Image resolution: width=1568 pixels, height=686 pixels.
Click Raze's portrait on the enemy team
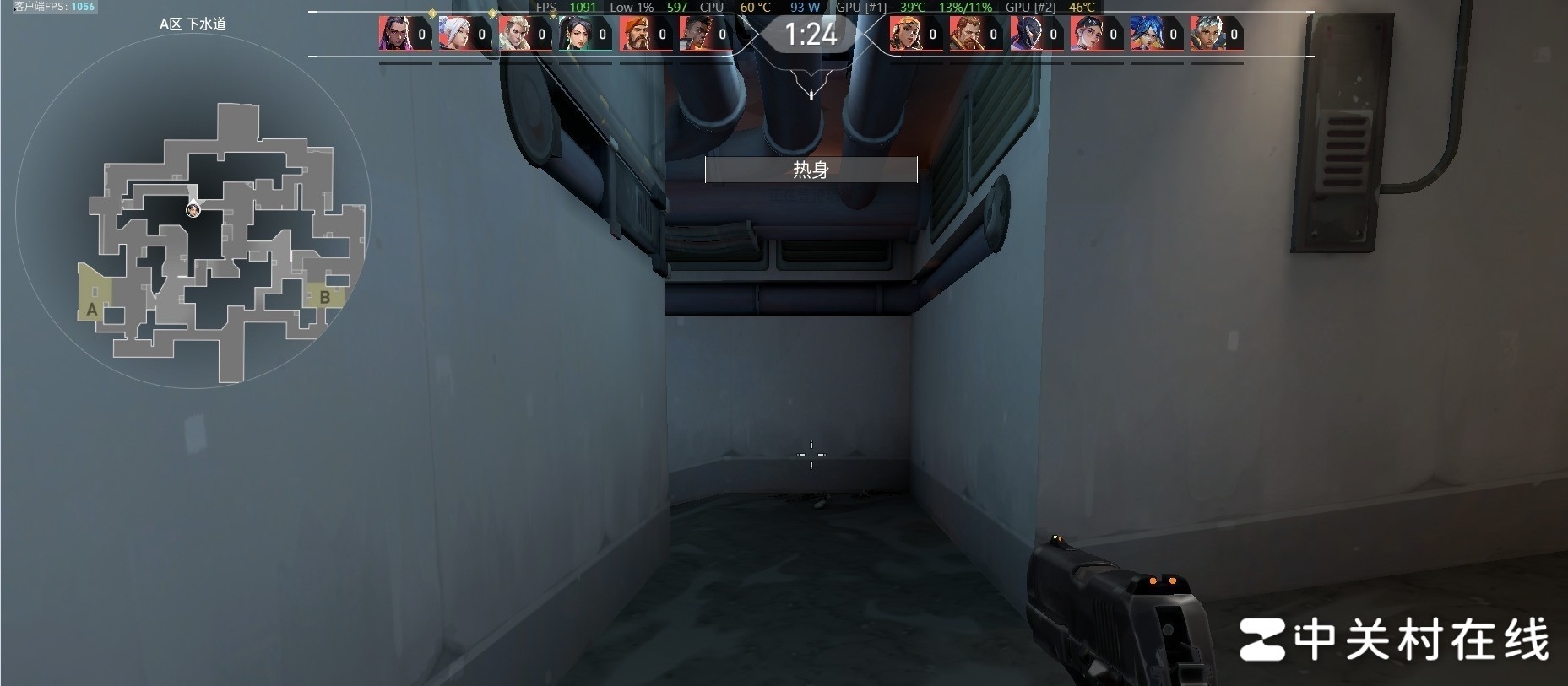coord(905,34)
